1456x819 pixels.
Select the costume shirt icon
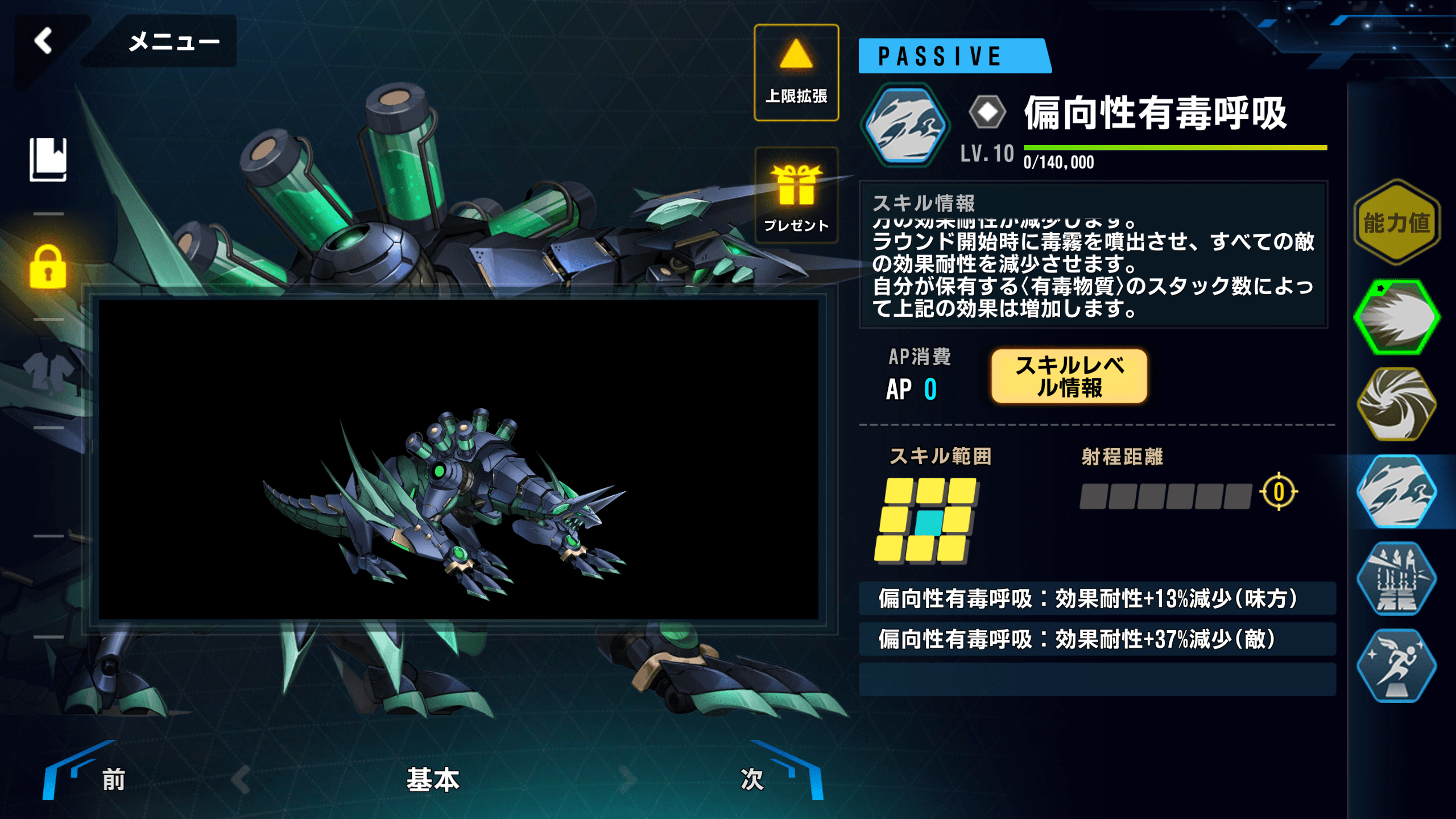point(48,373)
